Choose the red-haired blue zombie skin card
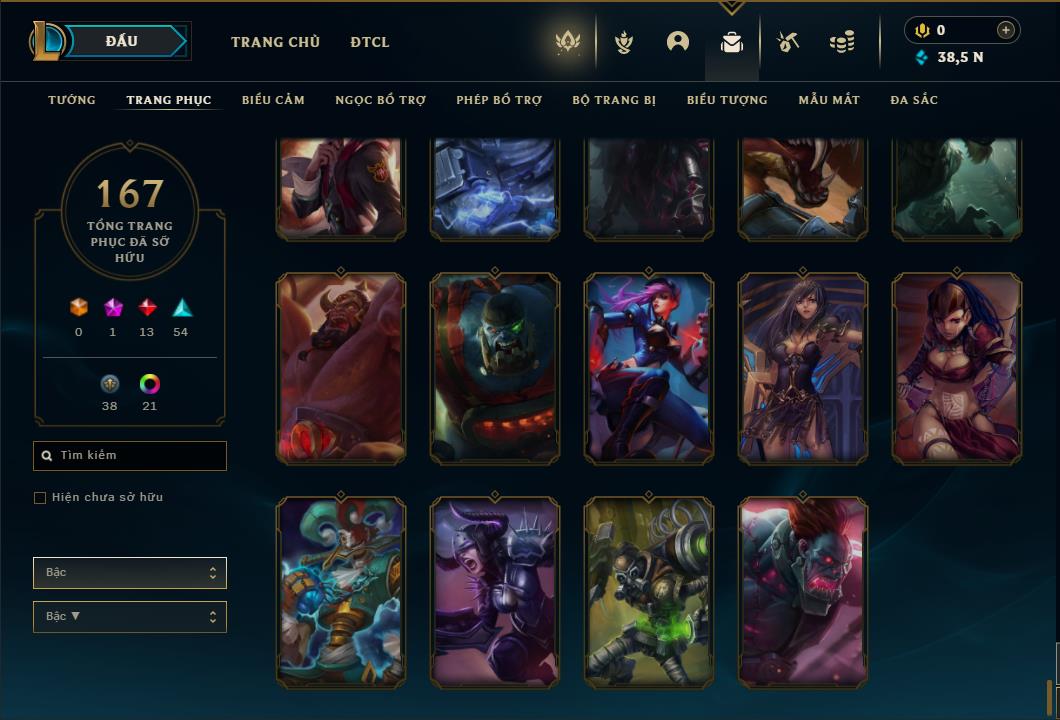This screenshot has width=1060, height=720. coord(803,592)
